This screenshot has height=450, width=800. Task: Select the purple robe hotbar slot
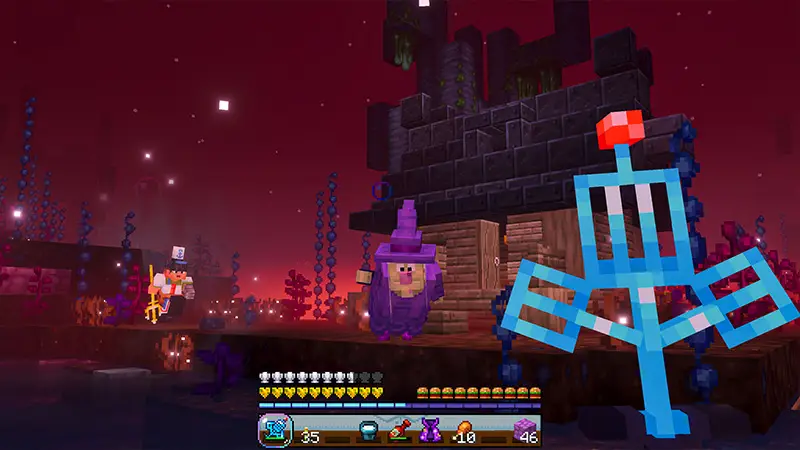point(430,431)
